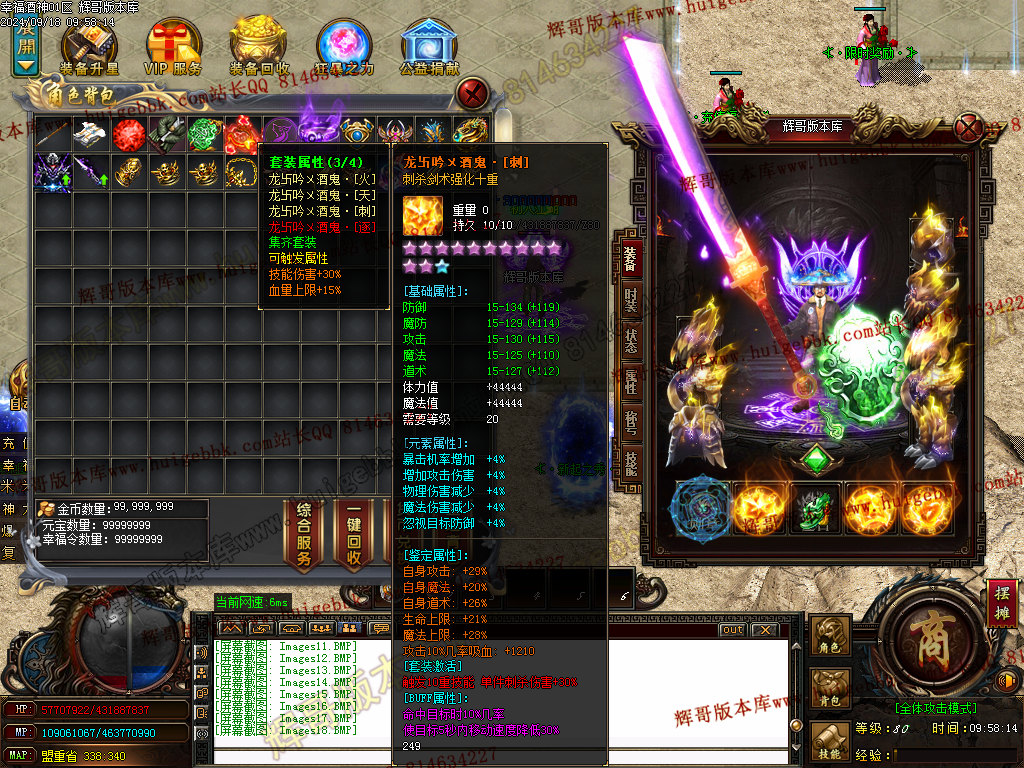Open the 公益捐献 donation menu
Image resolution: width=1024 pixels, height=768 pixels.
click(x=429, y=47)
